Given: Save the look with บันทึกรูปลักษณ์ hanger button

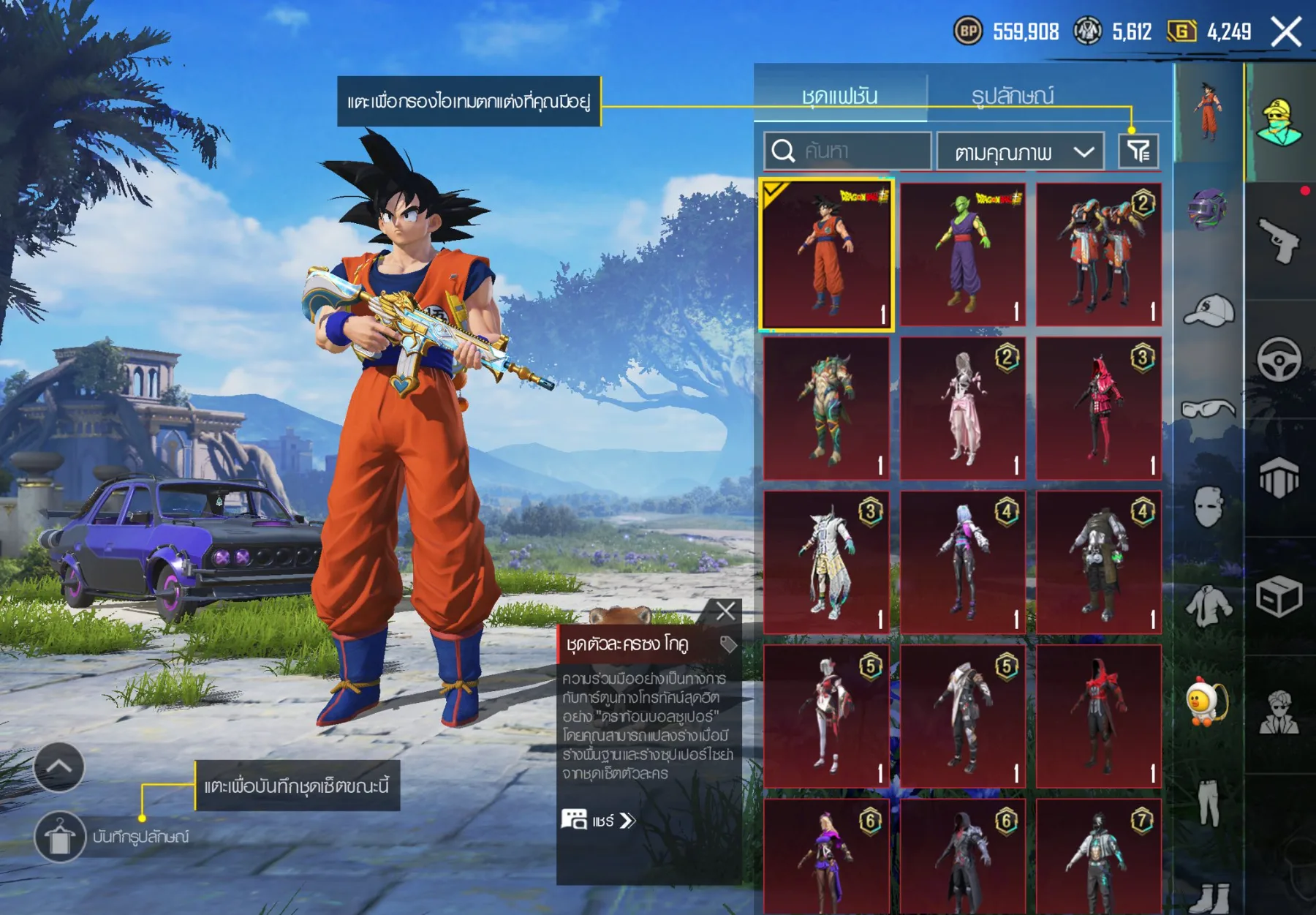Looking at the screenshot, I should point(60,836).
